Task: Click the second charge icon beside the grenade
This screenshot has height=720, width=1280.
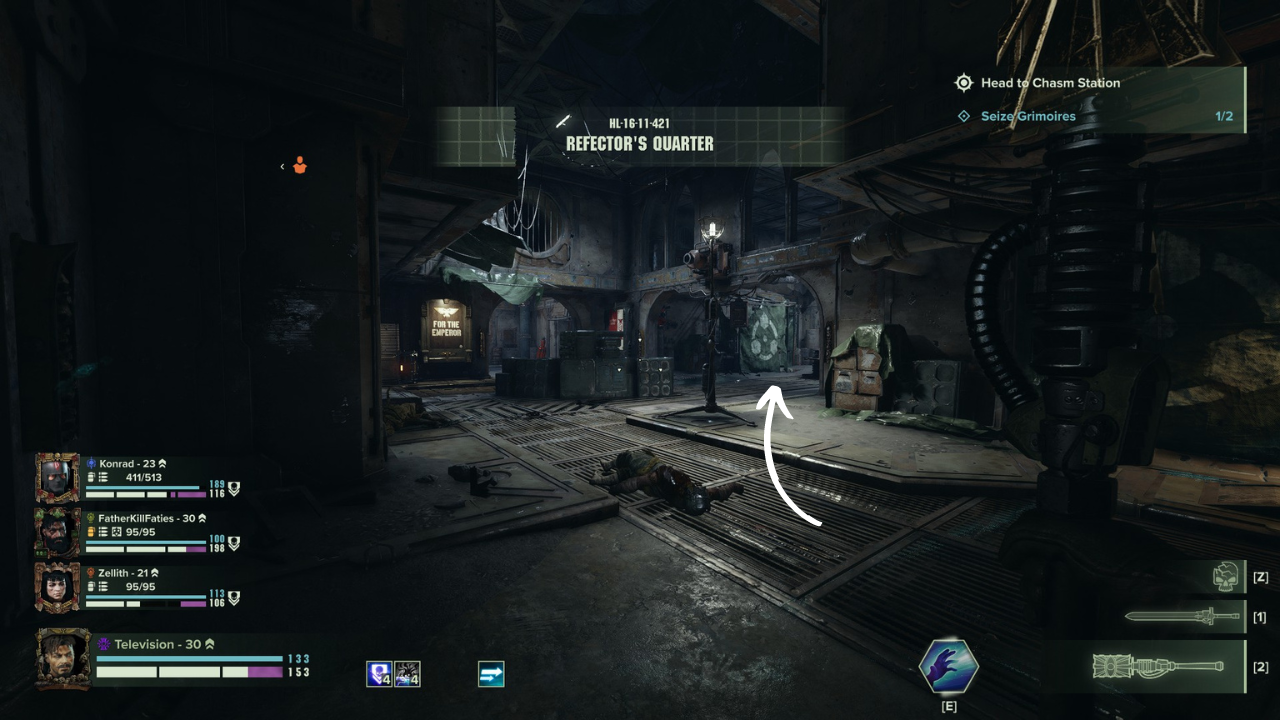Action: click(407, 674)
